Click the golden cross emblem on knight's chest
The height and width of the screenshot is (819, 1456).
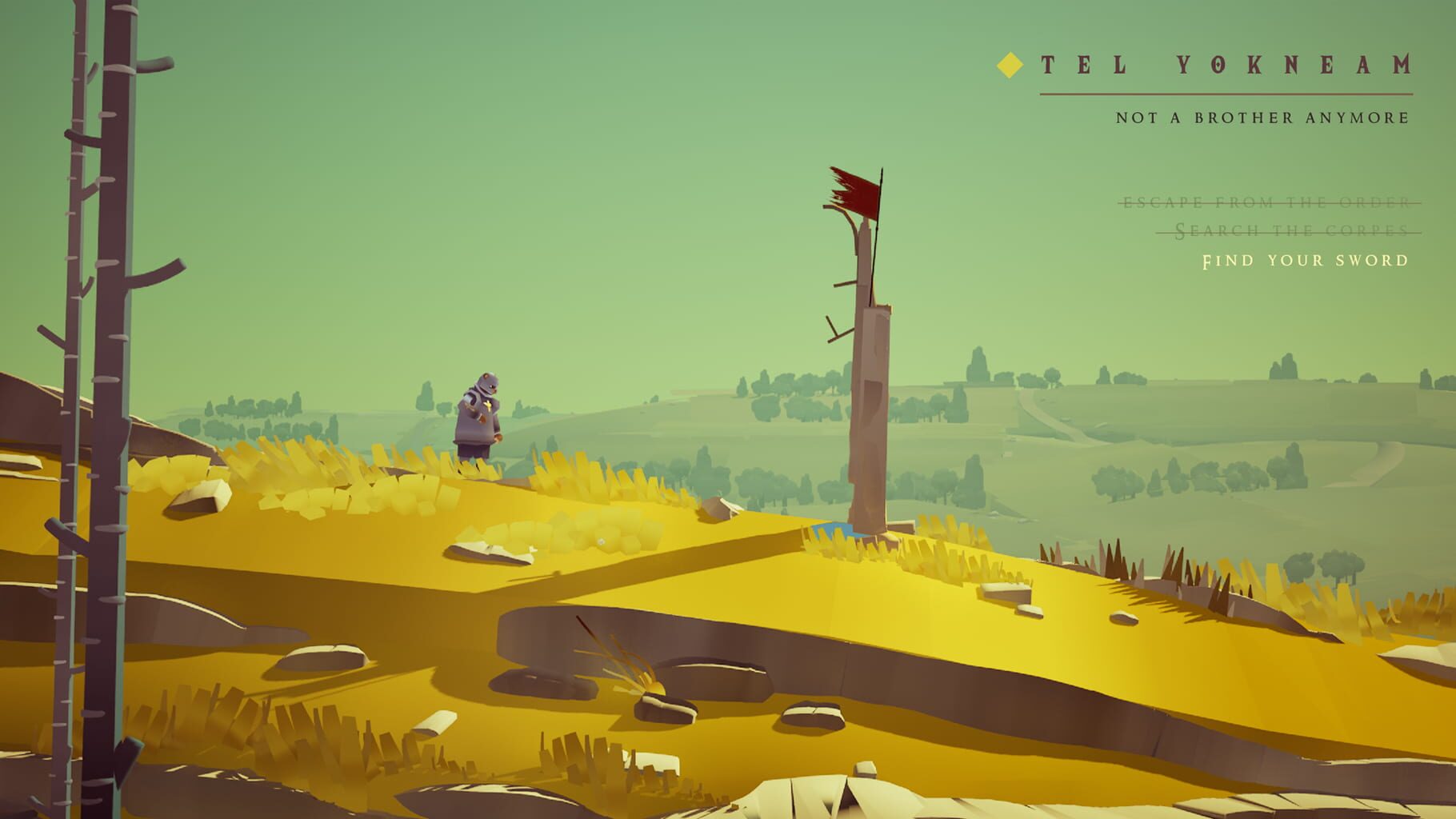tap(488, 406)
